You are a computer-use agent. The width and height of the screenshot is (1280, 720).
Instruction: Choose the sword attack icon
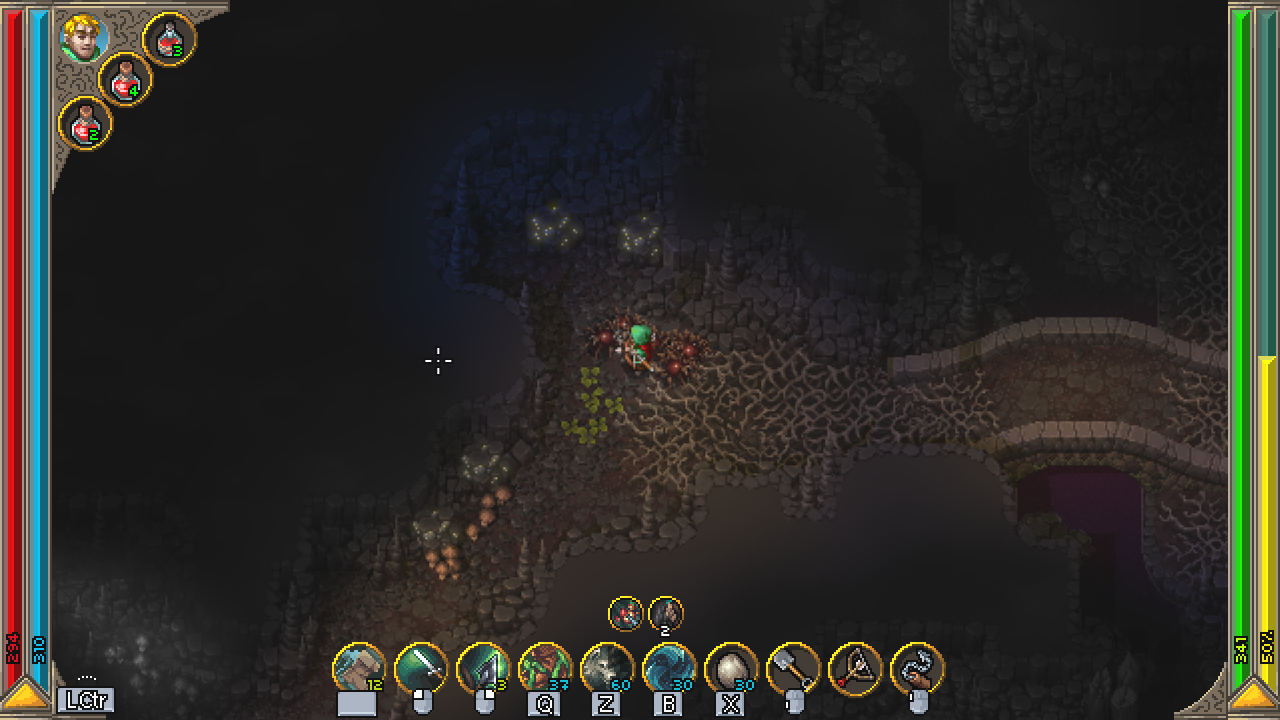421,668
